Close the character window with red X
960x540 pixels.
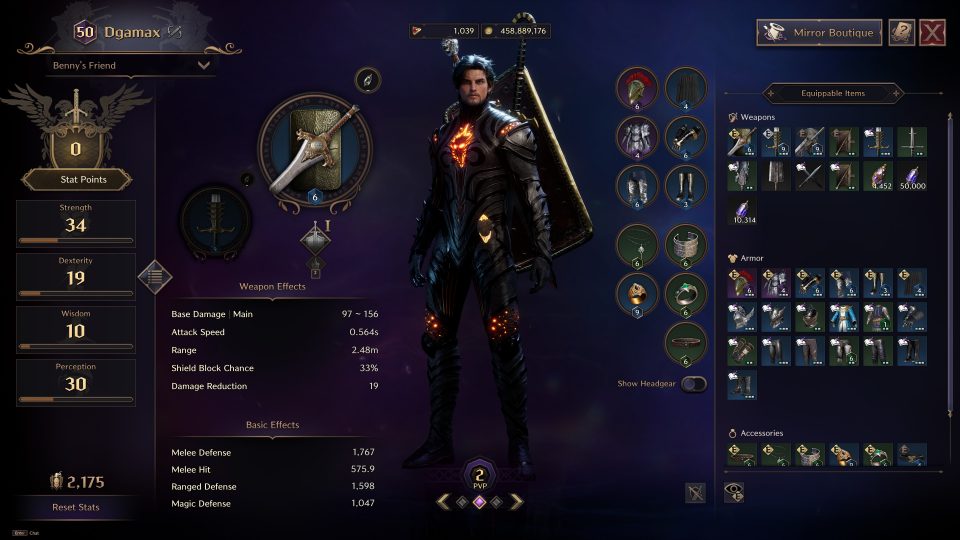click(x=932, y=33)
